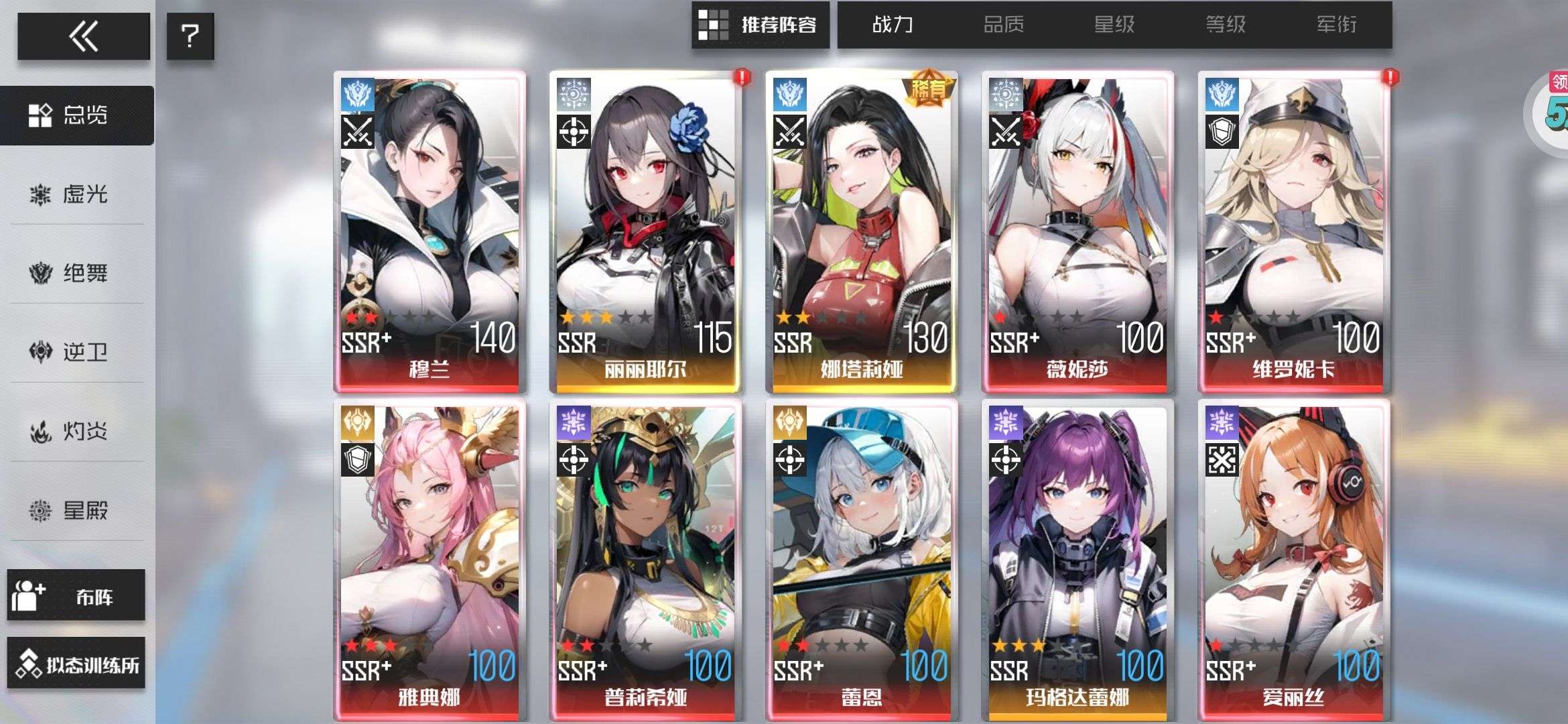Choose the 娜塔莉娅 character card

coord(862,231)
